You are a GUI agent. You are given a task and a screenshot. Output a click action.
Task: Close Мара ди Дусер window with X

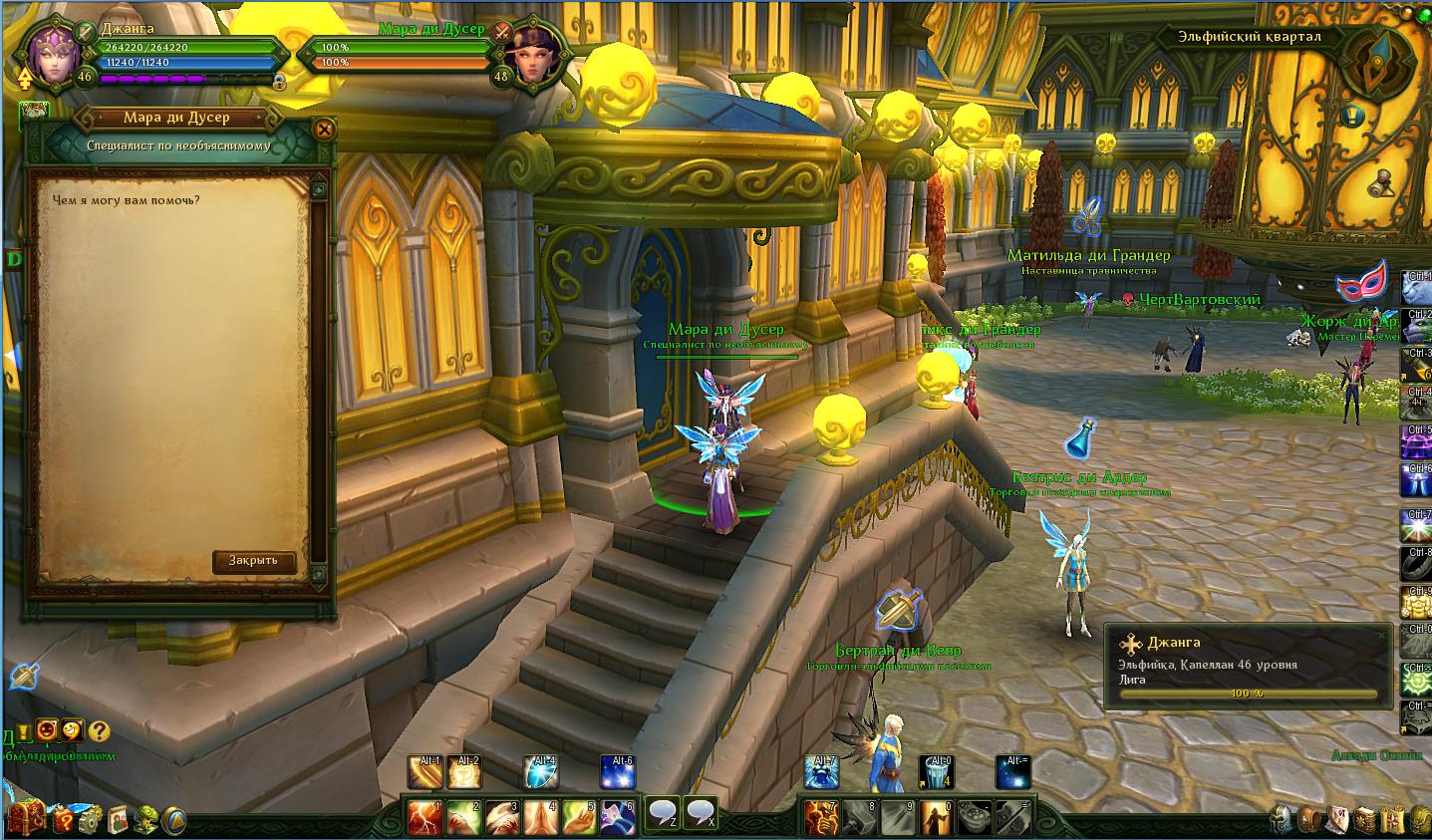(x=323, y=129)
